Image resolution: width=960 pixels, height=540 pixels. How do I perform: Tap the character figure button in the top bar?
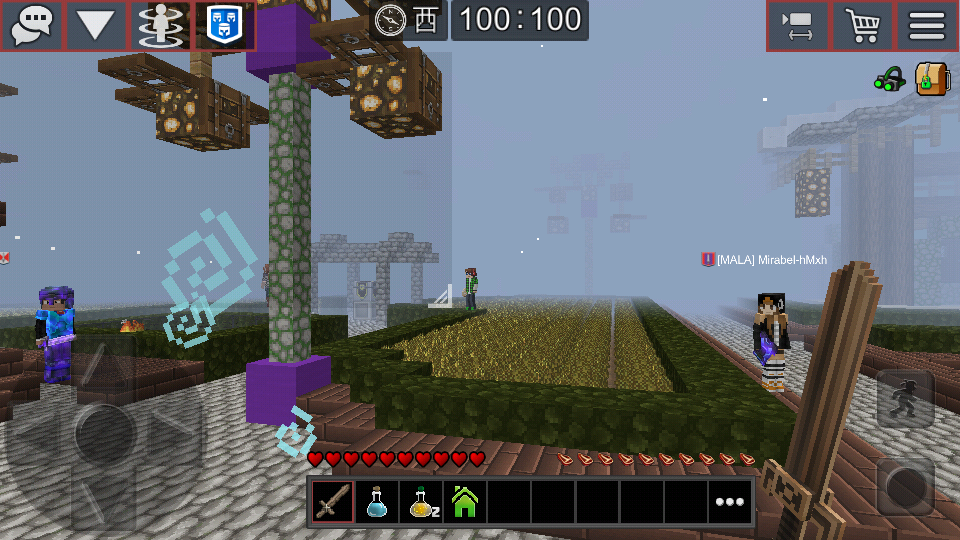pos(160,25)
